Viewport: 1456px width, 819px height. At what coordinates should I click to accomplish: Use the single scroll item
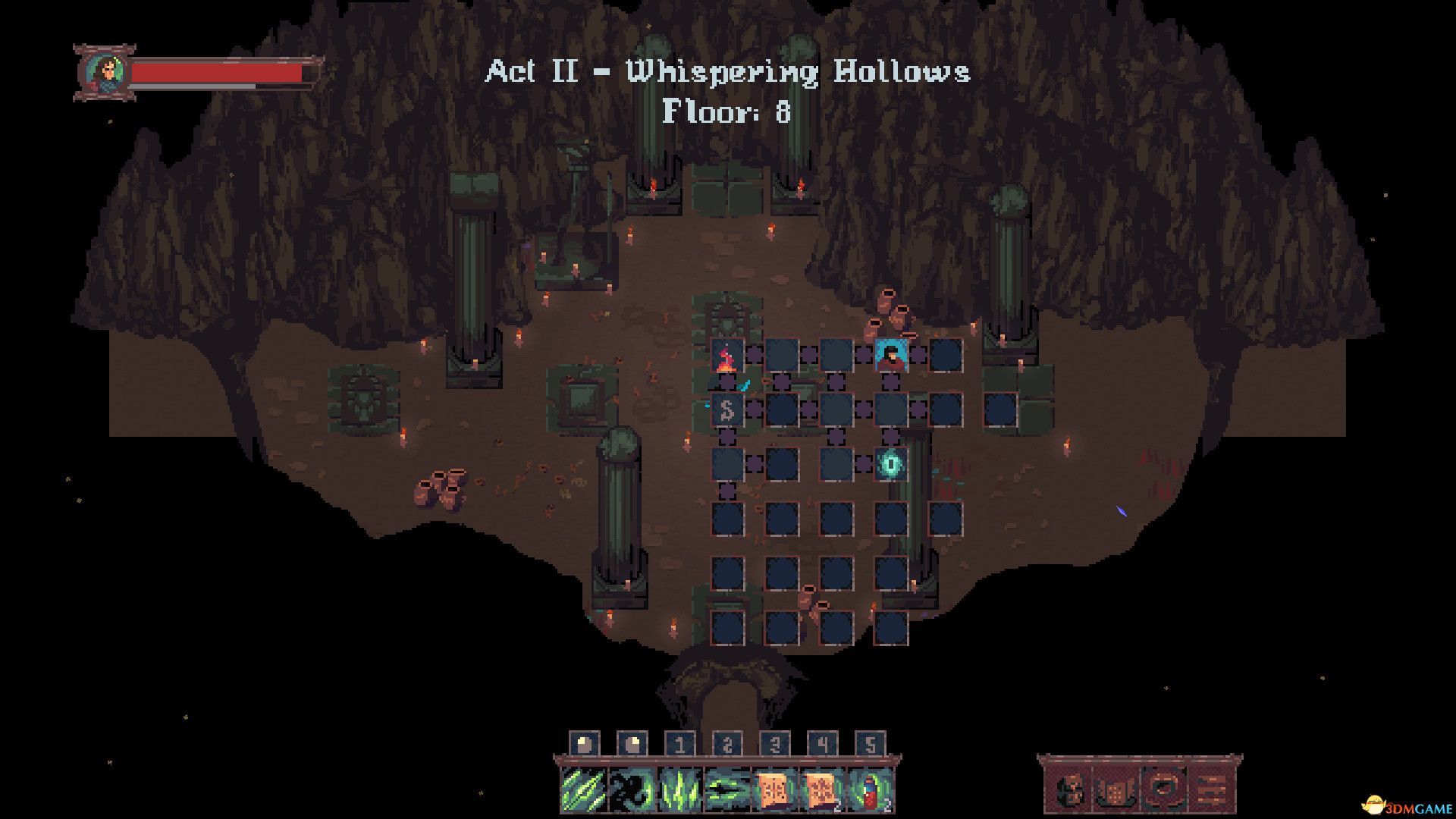pyautogui.click(x=774, y=789)
